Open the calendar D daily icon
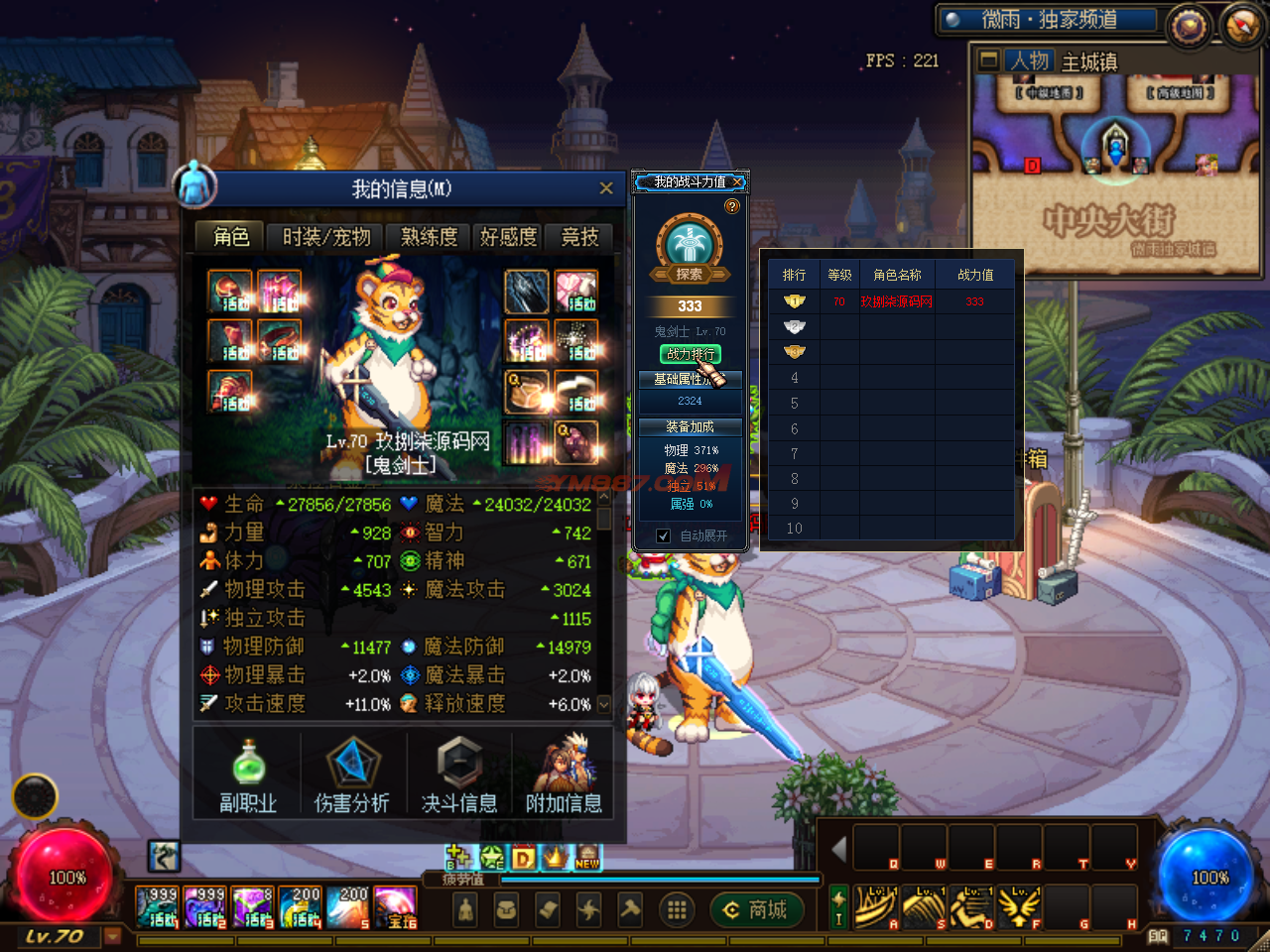This screenshot has width=1270, height=952. [524, 858]
